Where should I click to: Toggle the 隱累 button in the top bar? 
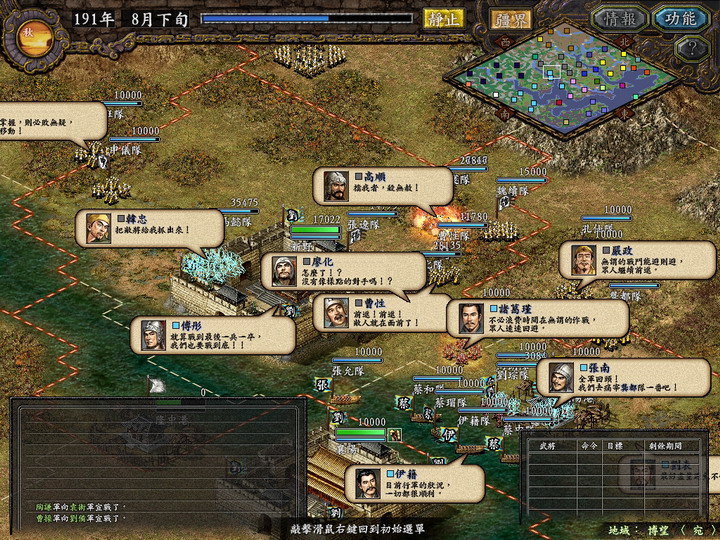pos(510,18)
